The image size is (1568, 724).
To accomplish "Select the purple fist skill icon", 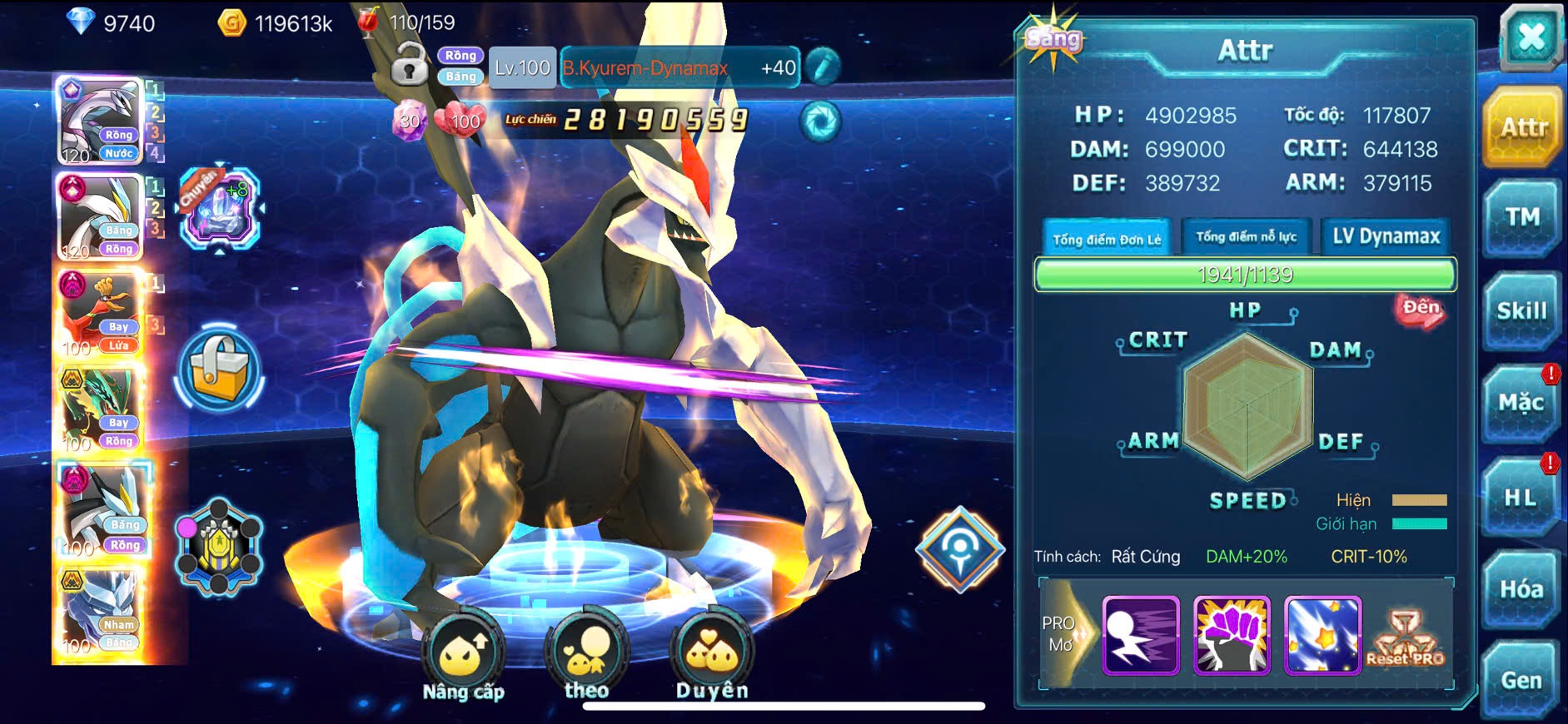I will click(1232, 635).
